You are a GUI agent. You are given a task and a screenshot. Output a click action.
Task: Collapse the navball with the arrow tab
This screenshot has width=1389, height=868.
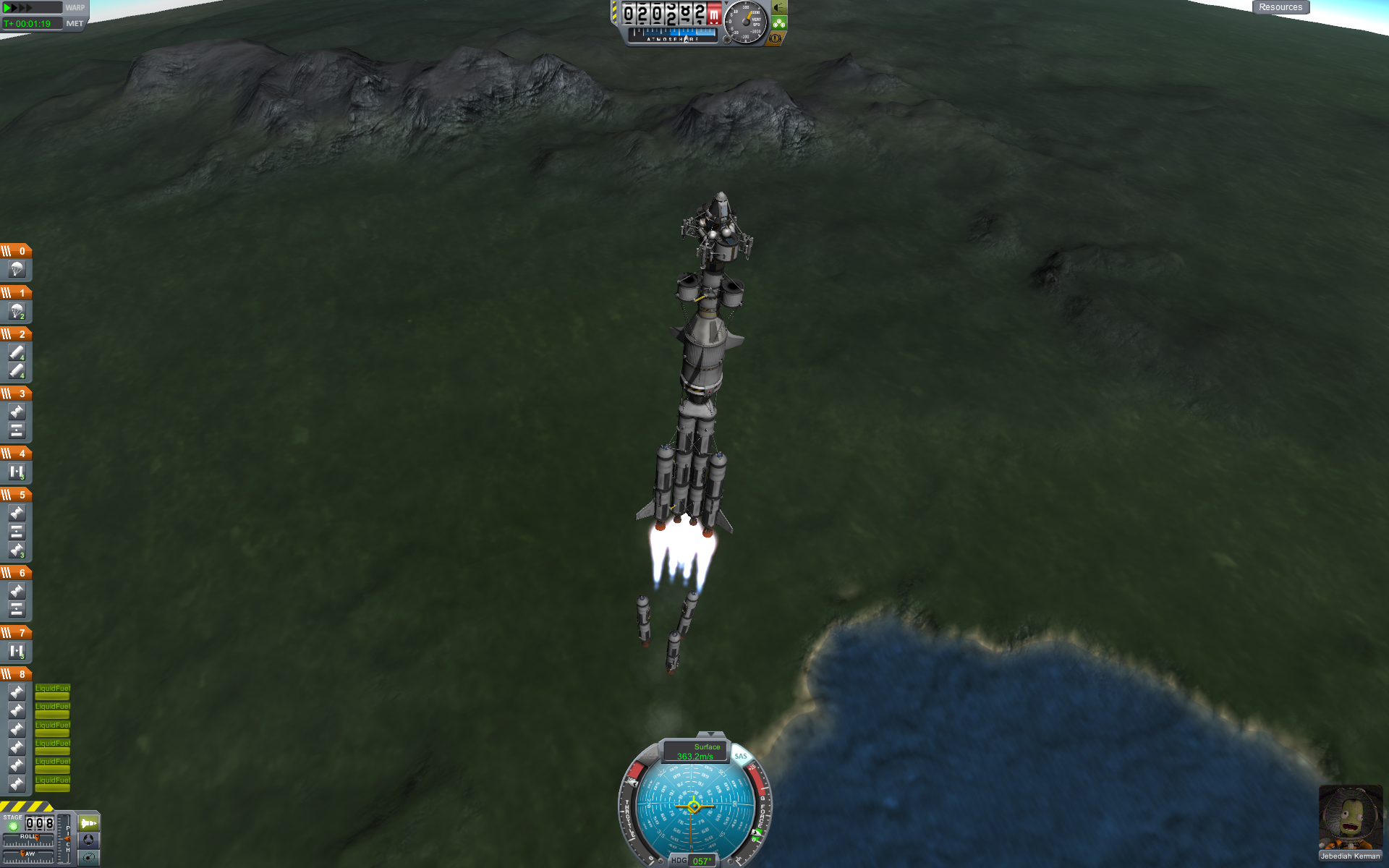(710, 734)
